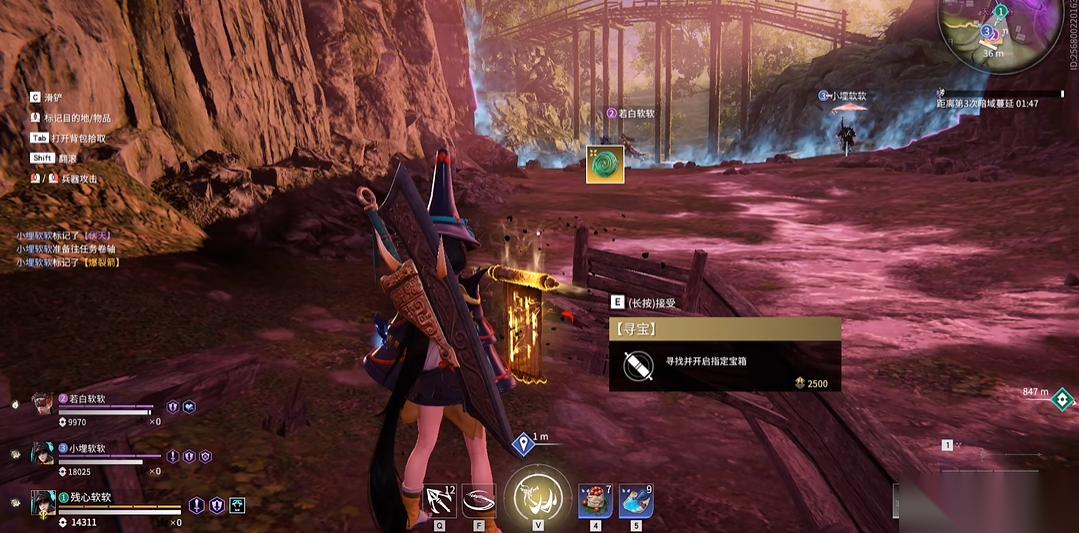The height and width of the screenshot is (533, 1079).
Task: Activate the grappling hook skill icon
Action: coord(440,499)
